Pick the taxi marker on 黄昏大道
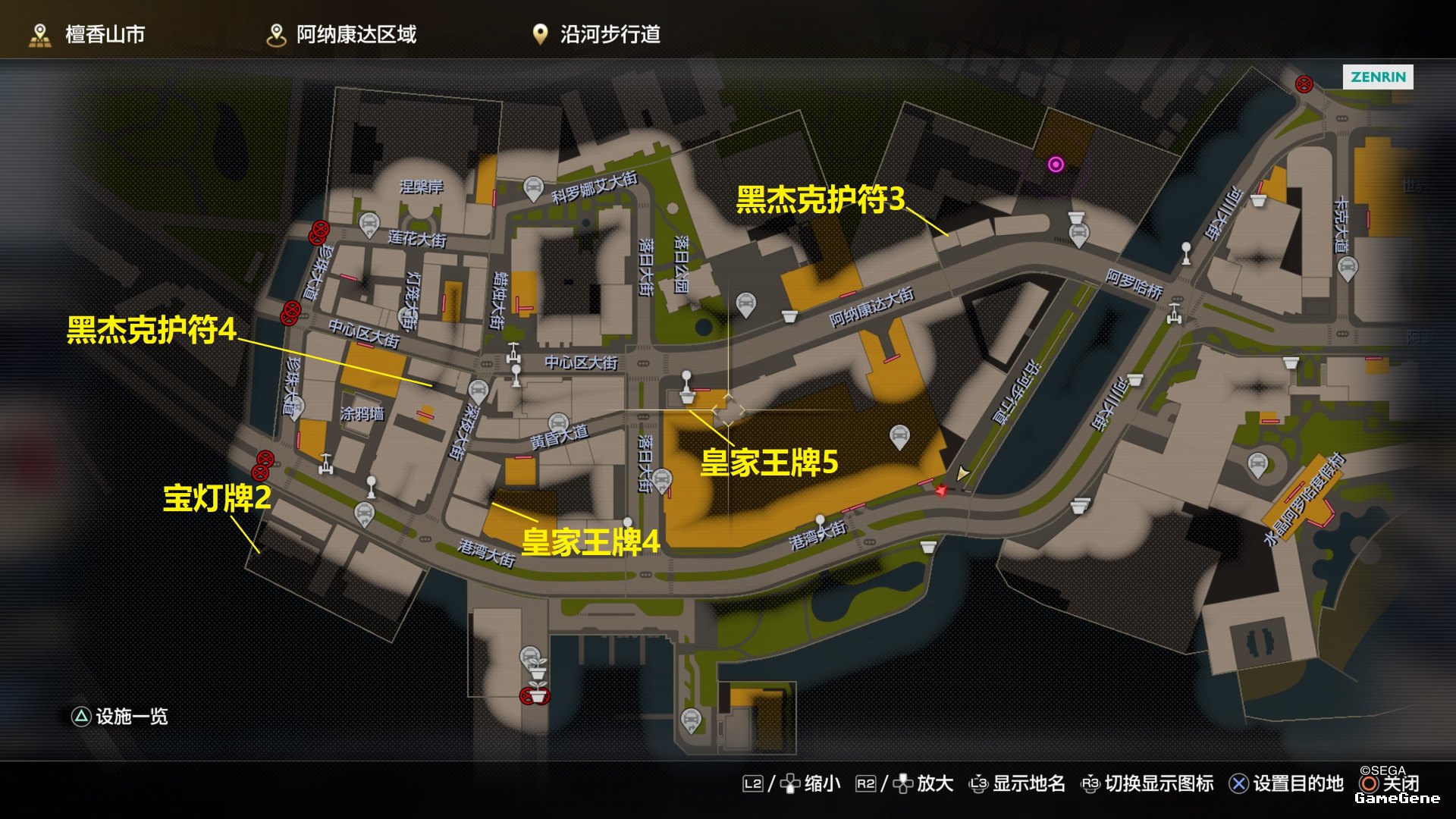Viewport: 1456px width, 819px height. 558,423
